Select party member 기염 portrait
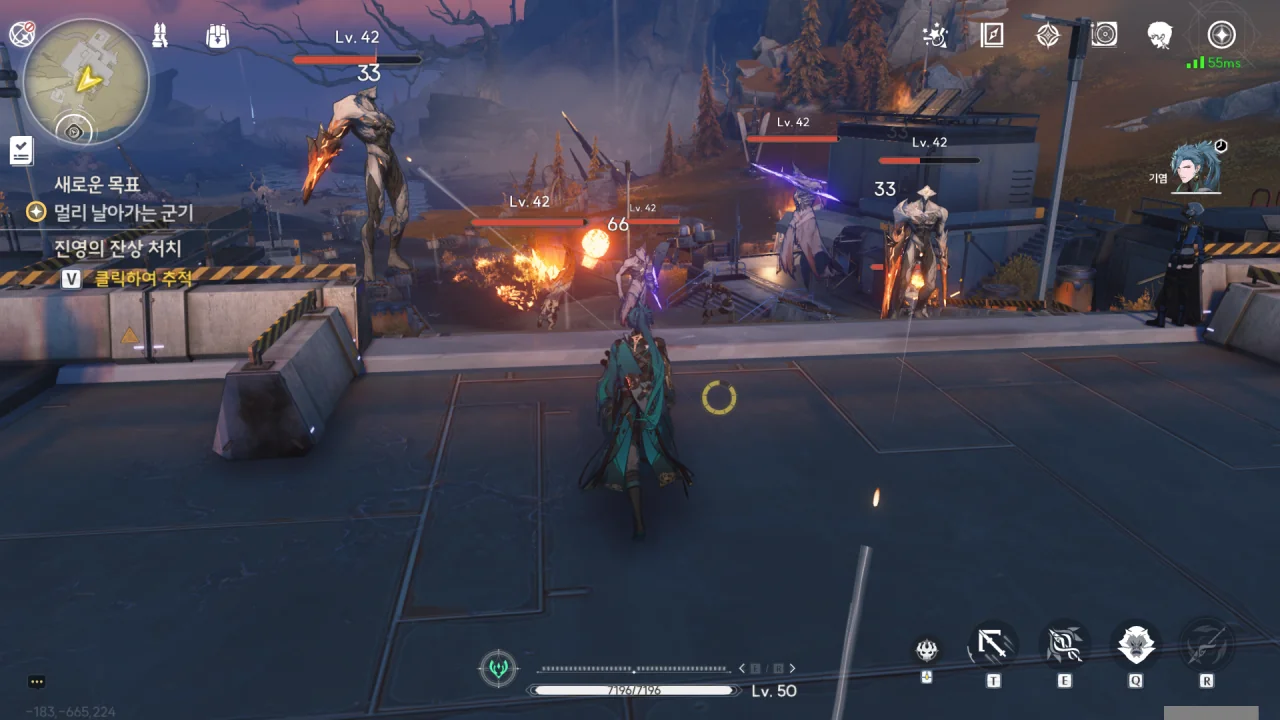The image size is (1280, 720). pyautogui.click(x=1197, y=167)
